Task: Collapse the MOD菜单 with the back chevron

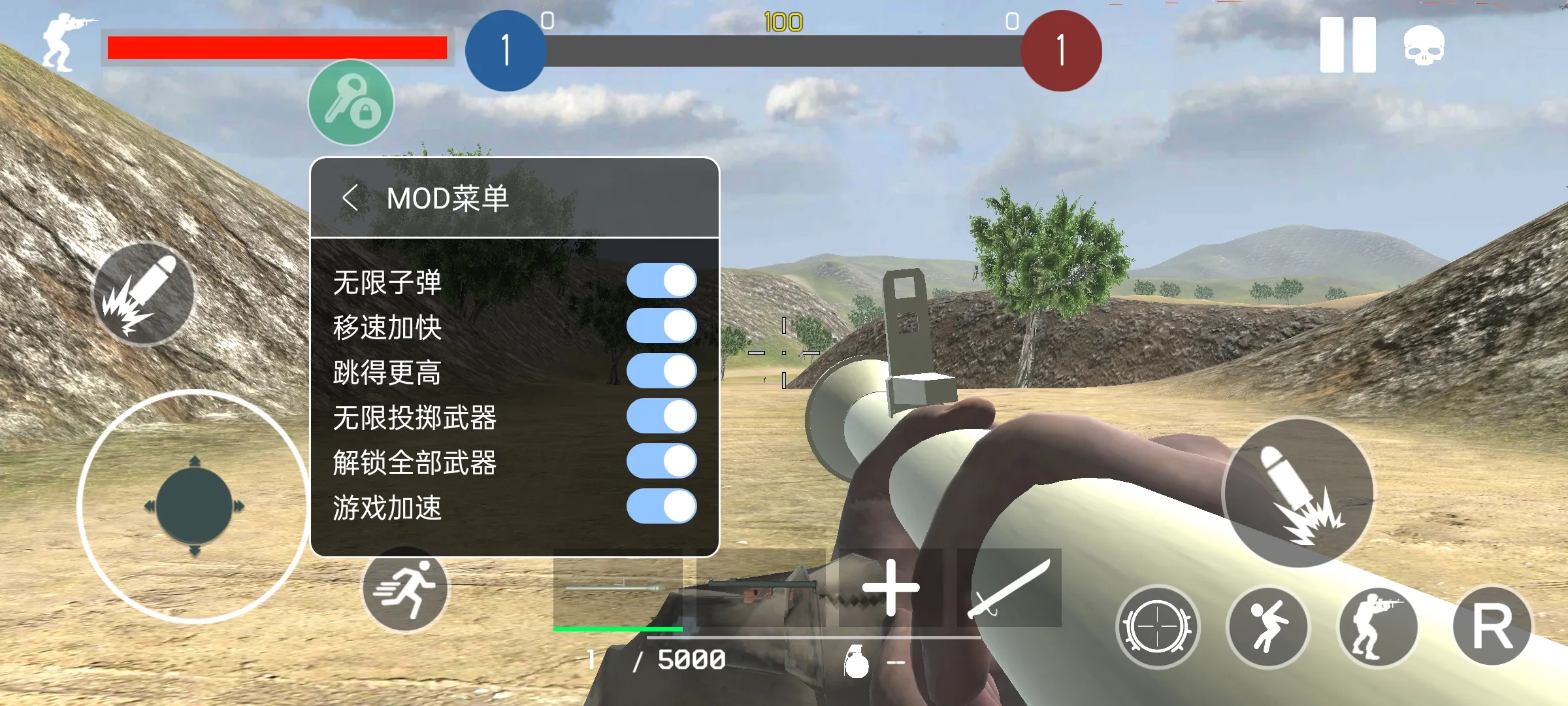Action: 350,197
